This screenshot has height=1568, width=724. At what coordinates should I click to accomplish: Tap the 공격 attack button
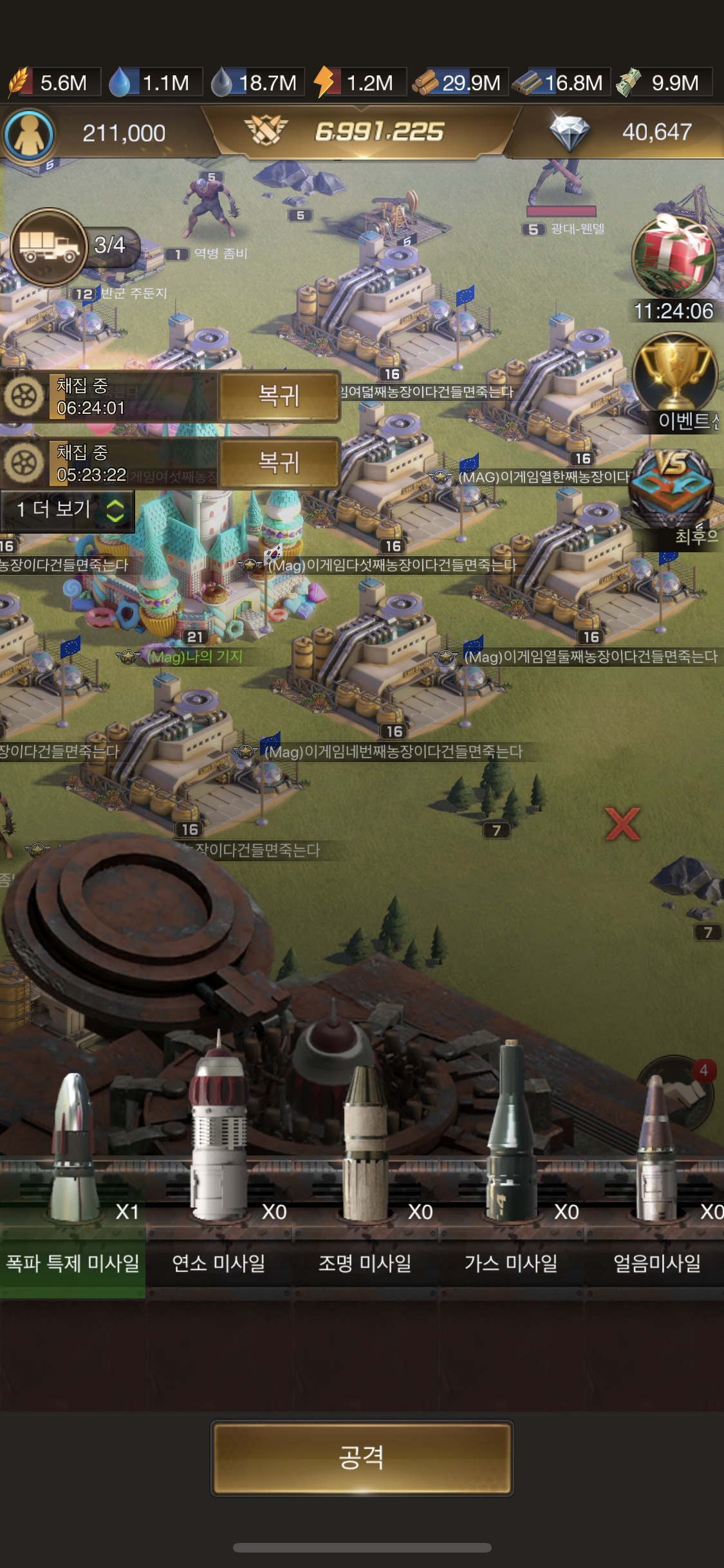362,1458
